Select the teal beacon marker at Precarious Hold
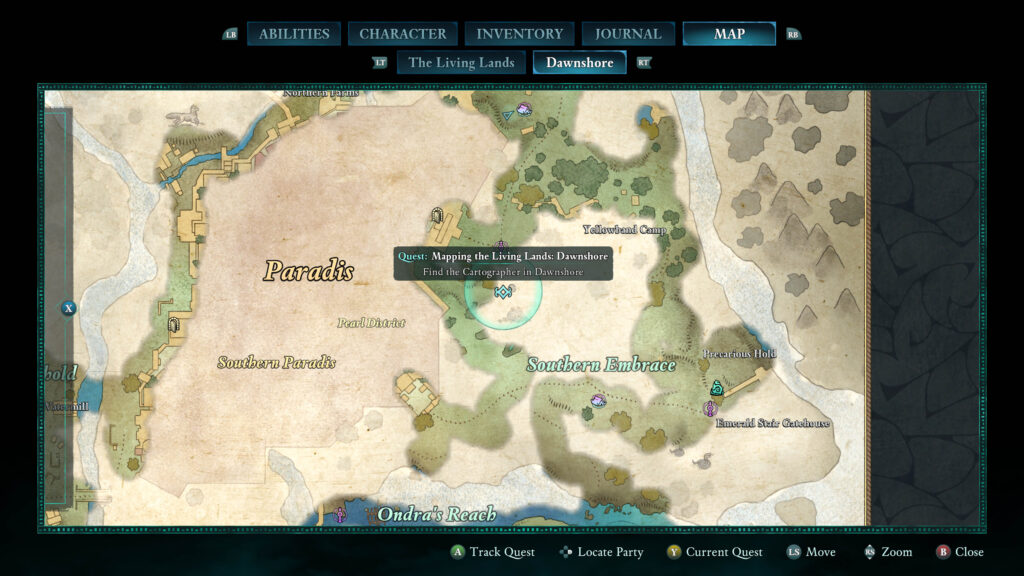 point(716,388)
